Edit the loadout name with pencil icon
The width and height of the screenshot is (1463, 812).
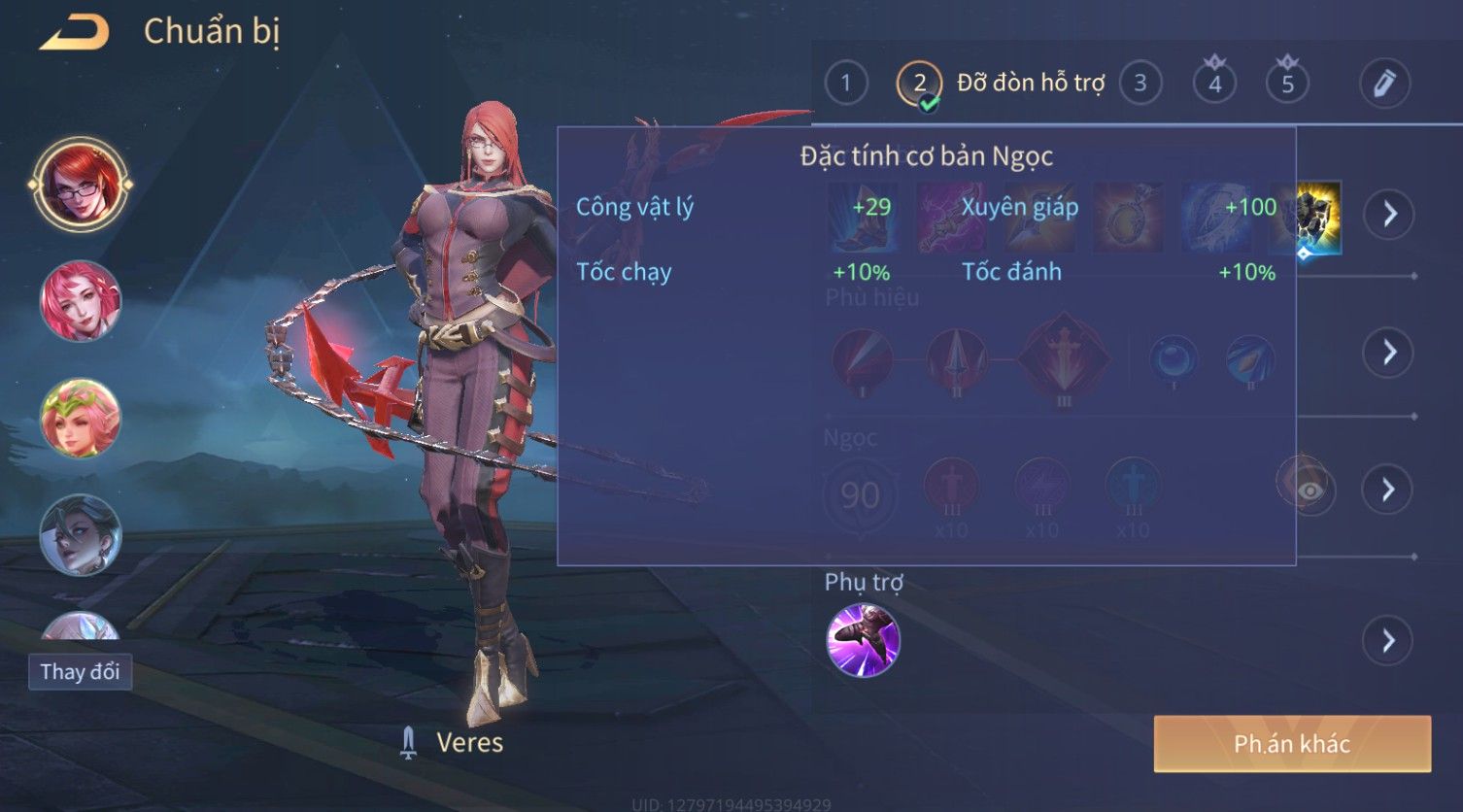pyautogui.click(x=1384, y=84)
